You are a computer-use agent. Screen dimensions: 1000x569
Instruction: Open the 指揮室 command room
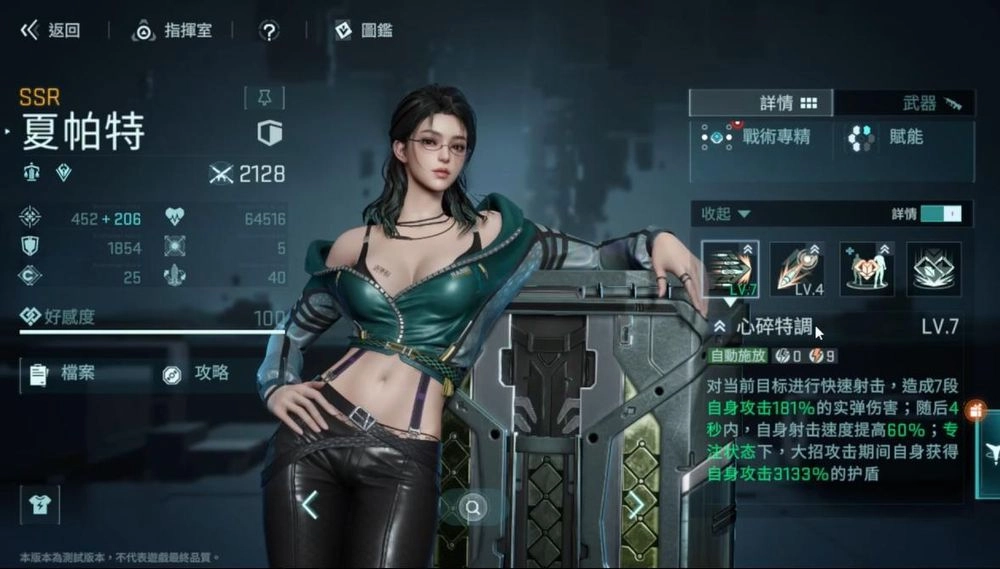click(x=174, y=30)
